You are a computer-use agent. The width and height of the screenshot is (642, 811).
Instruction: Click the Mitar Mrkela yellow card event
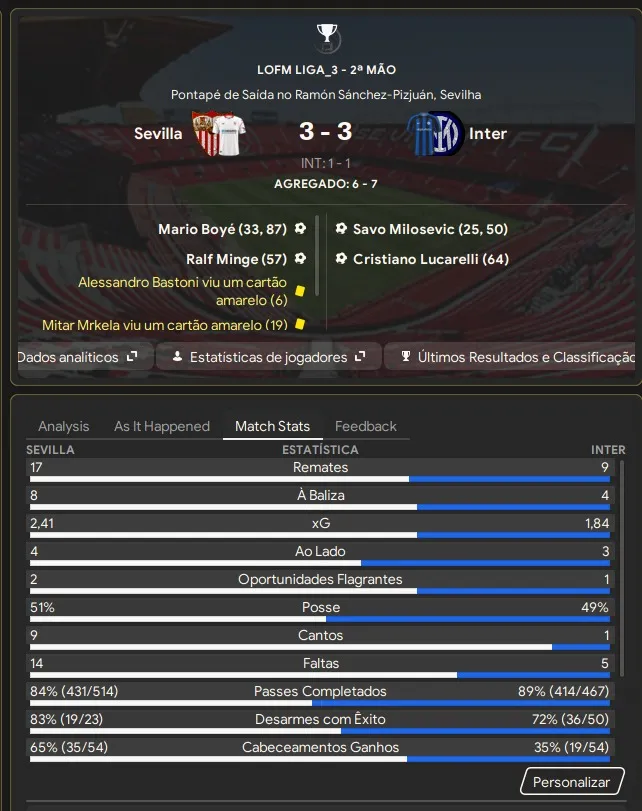pos(165,325)
